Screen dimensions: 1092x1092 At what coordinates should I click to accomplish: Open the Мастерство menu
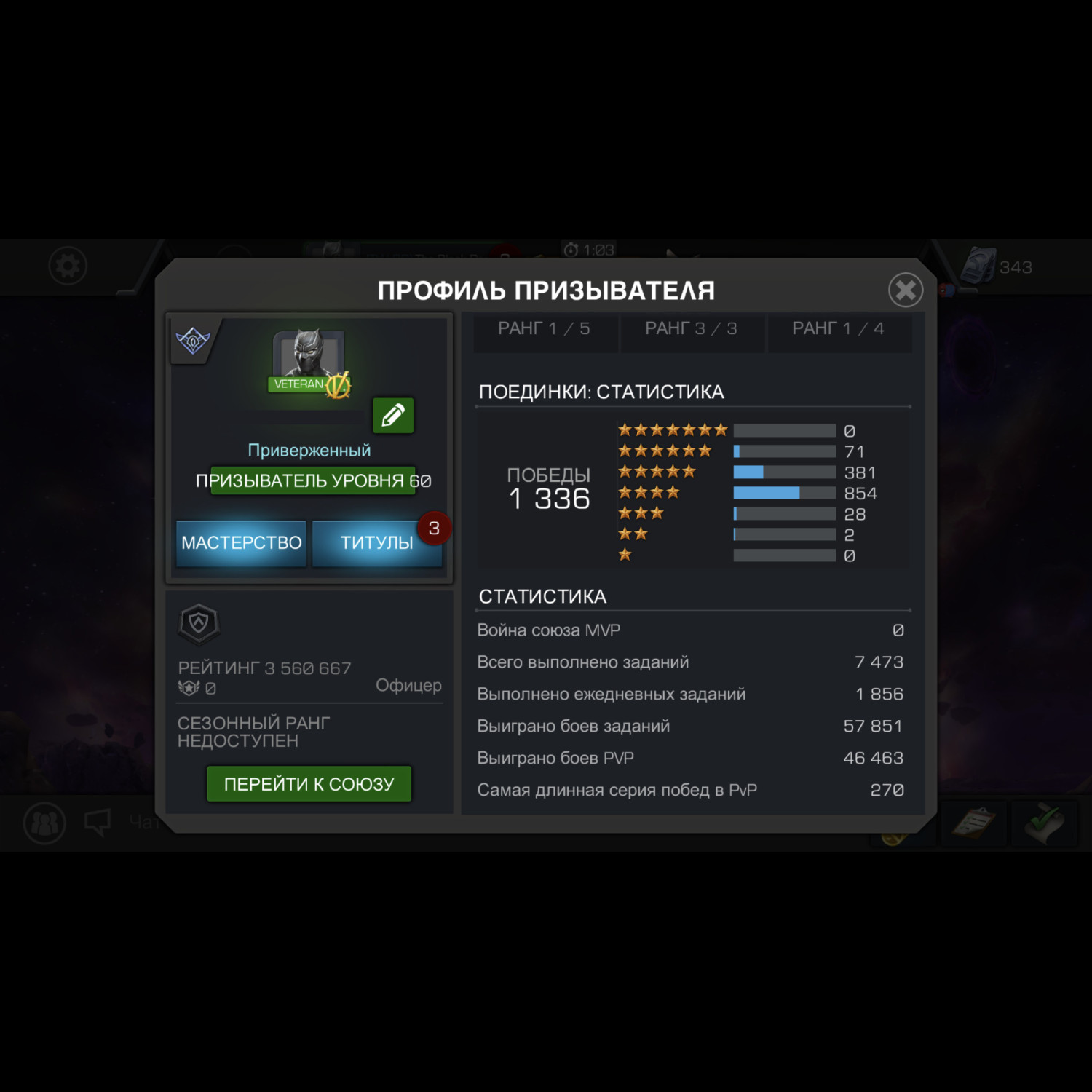(241, 543)
